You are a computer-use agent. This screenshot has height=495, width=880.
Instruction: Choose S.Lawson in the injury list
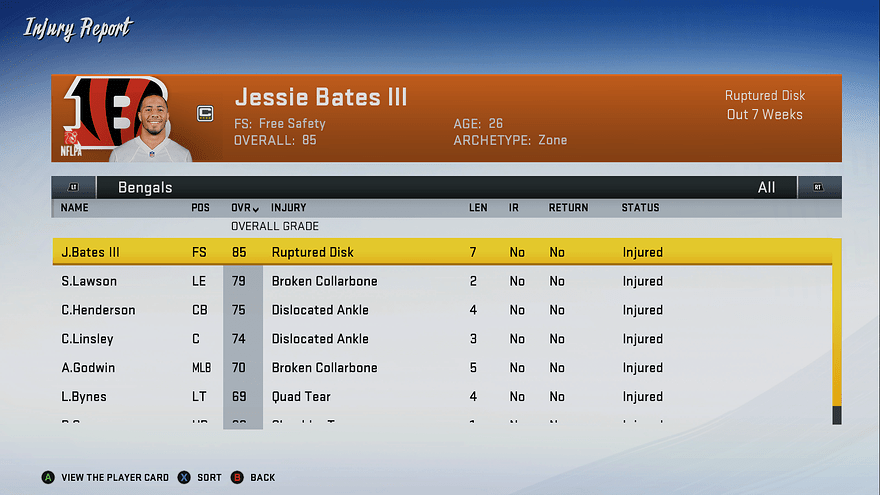[440, 281]
